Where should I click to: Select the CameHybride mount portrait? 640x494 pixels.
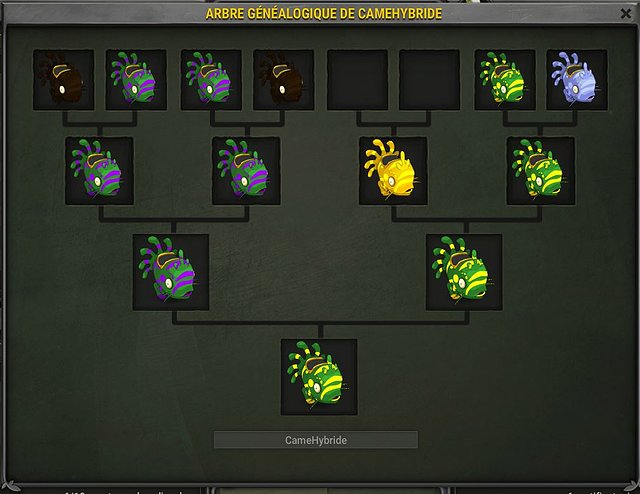tap(319, 377)
